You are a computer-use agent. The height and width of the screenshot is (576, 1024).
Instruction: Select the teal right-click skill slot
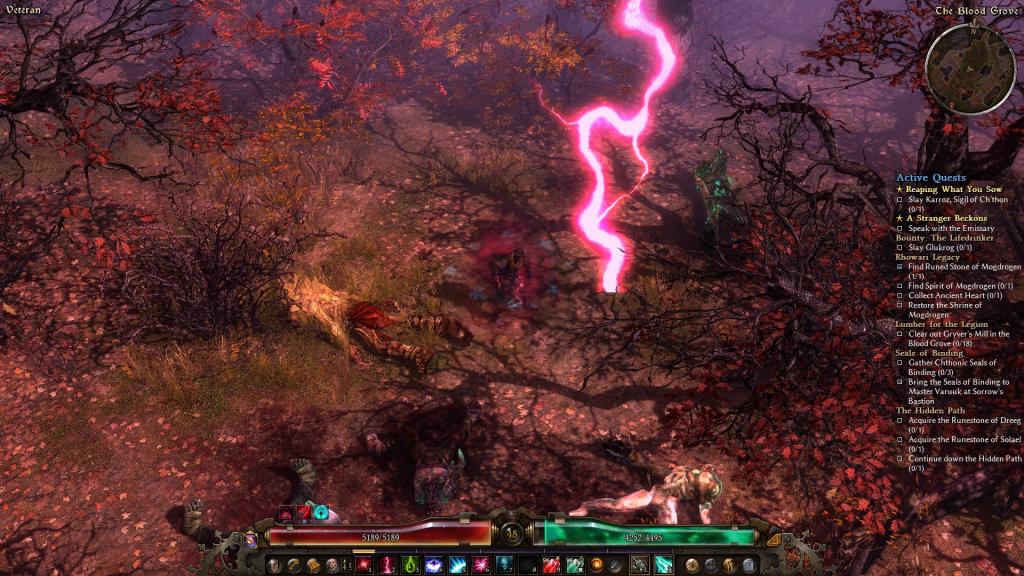pos(662,565)
